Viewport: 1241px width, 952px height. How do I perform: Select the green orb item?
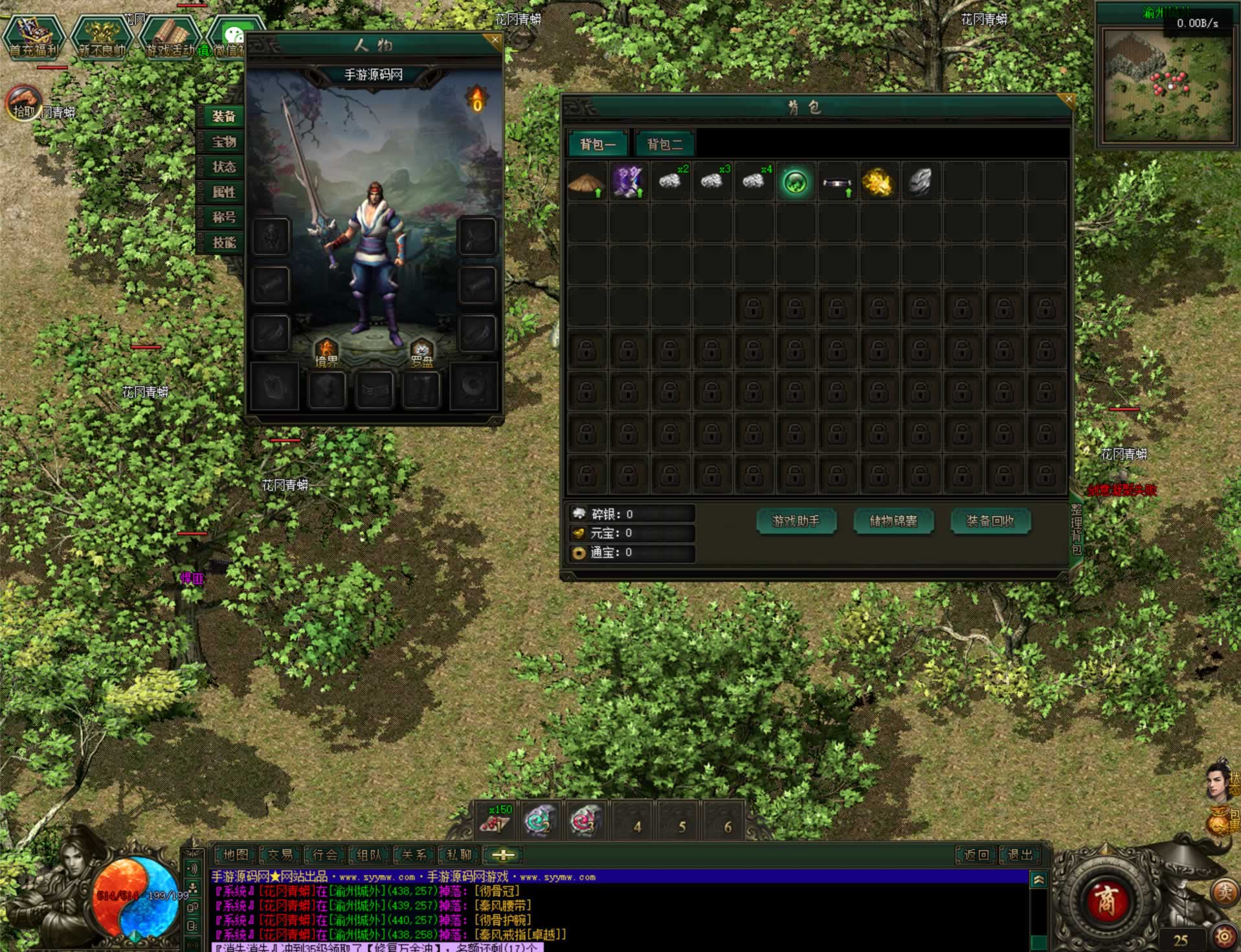click(x=795, y=183)
